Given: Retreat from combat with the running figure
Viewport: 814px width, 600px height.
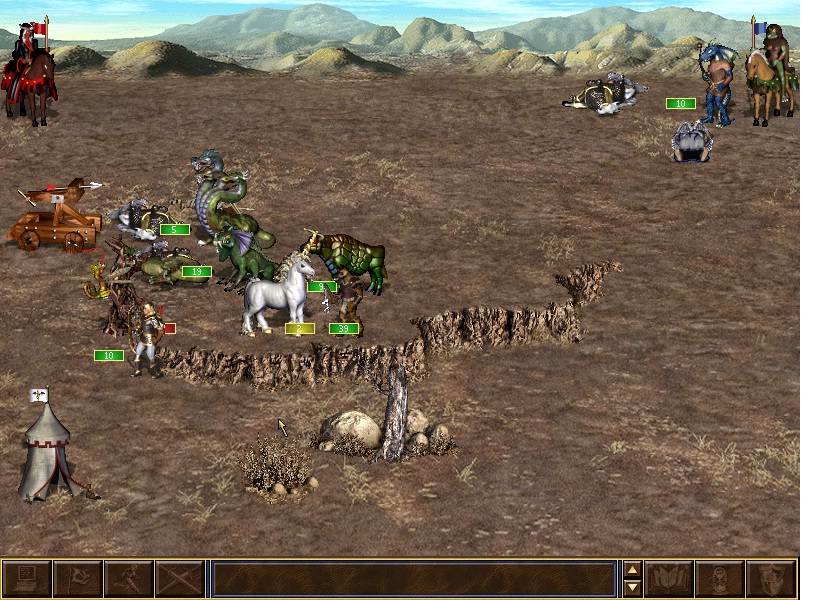Looking at the screenshot, I should click(x=129, y=579).
